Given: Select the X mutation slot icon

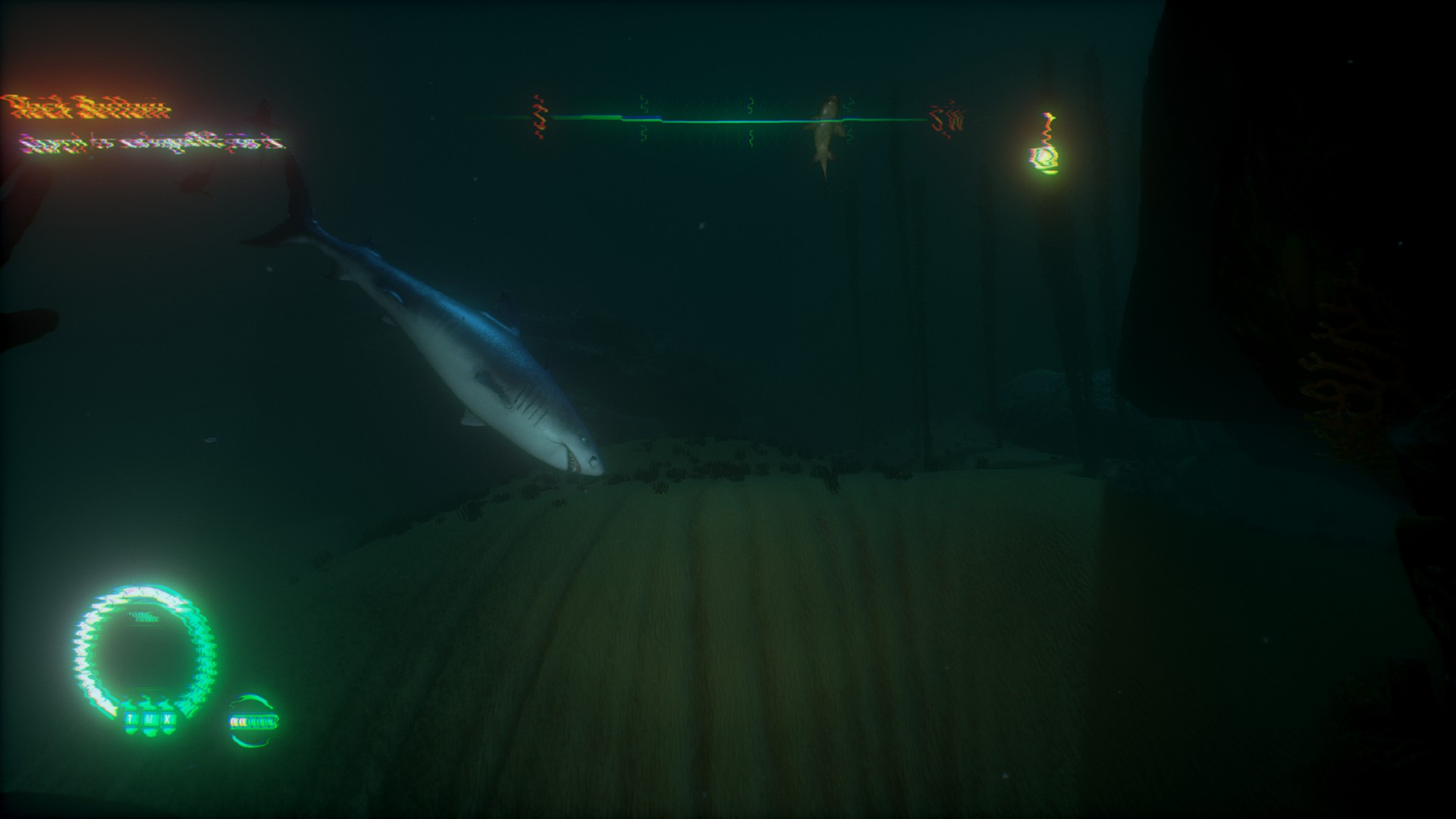Looking at the screenshot, I should coord(167,719).
